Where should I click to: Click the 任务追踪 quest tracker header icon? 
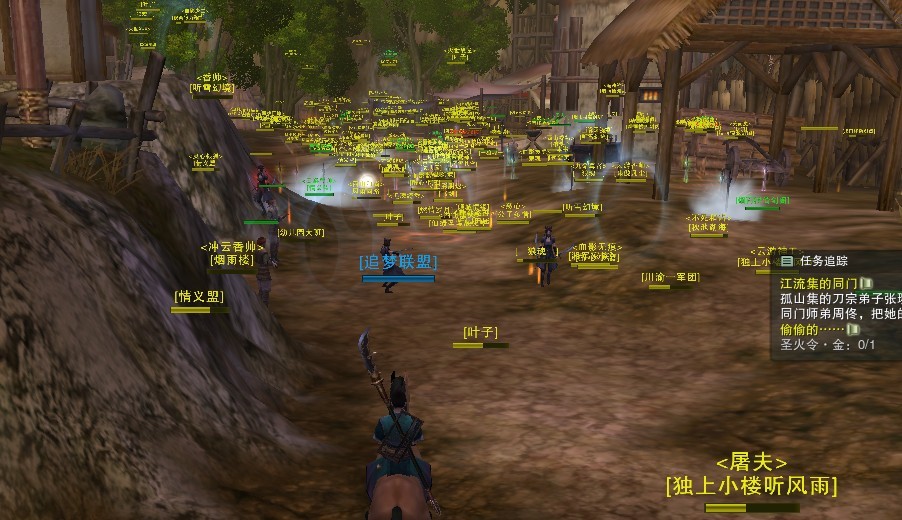787,261
